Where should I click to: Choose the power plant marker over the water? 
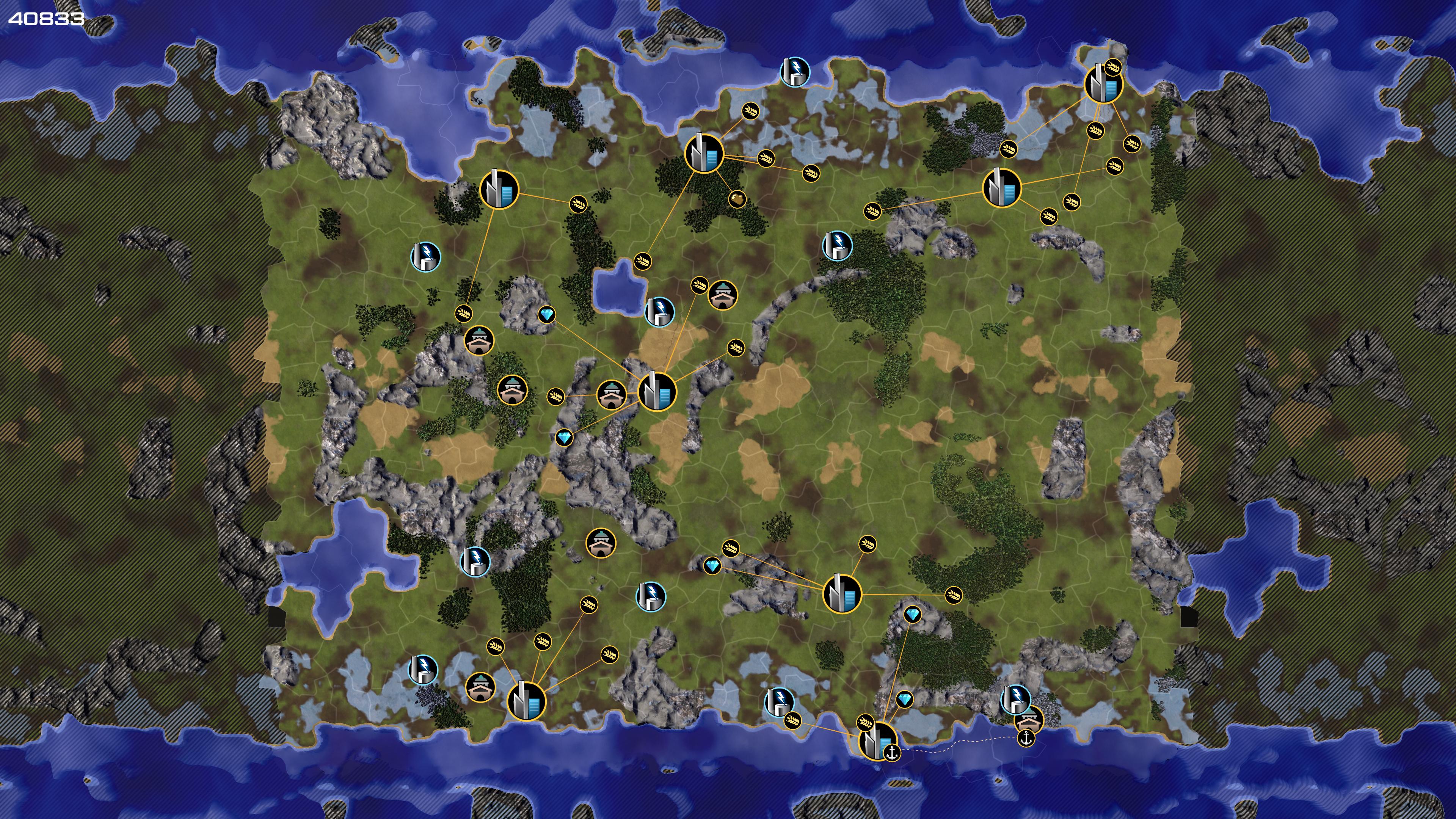click(x=795, y=72)
